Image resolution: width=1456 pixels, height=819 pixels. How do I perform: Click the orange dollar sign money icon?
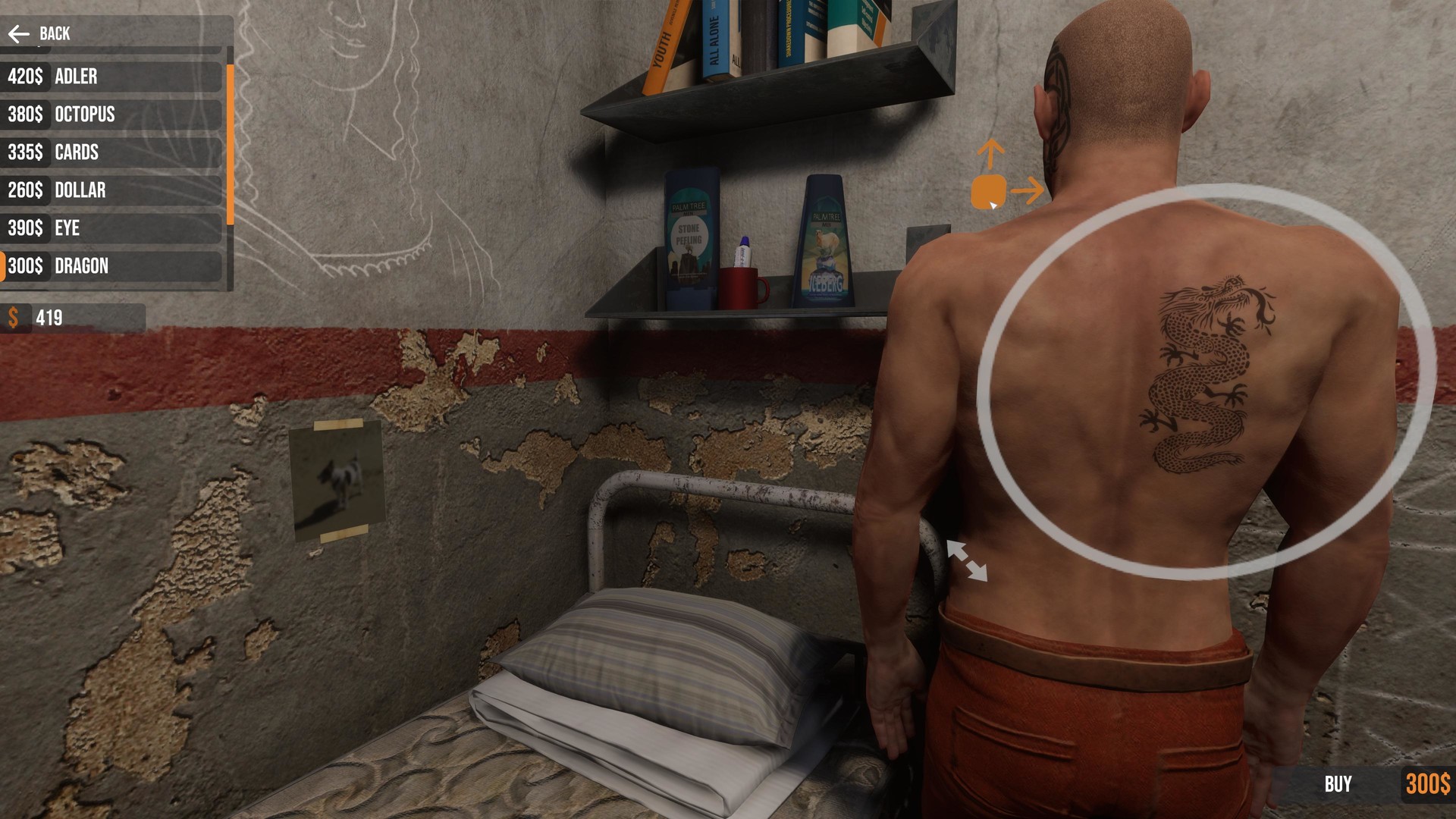click(x=13, y=318)
